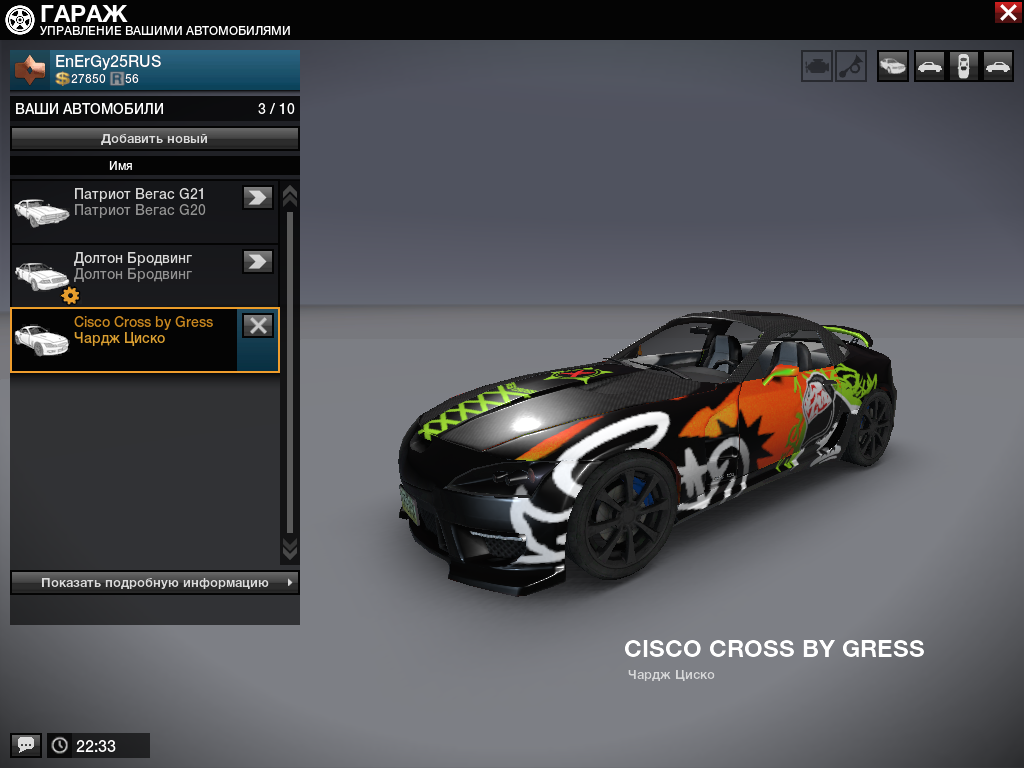The image size is (1024, 768).
Task: Click the X button on Cisco Cross entry
Action: (x=258, y=325)
